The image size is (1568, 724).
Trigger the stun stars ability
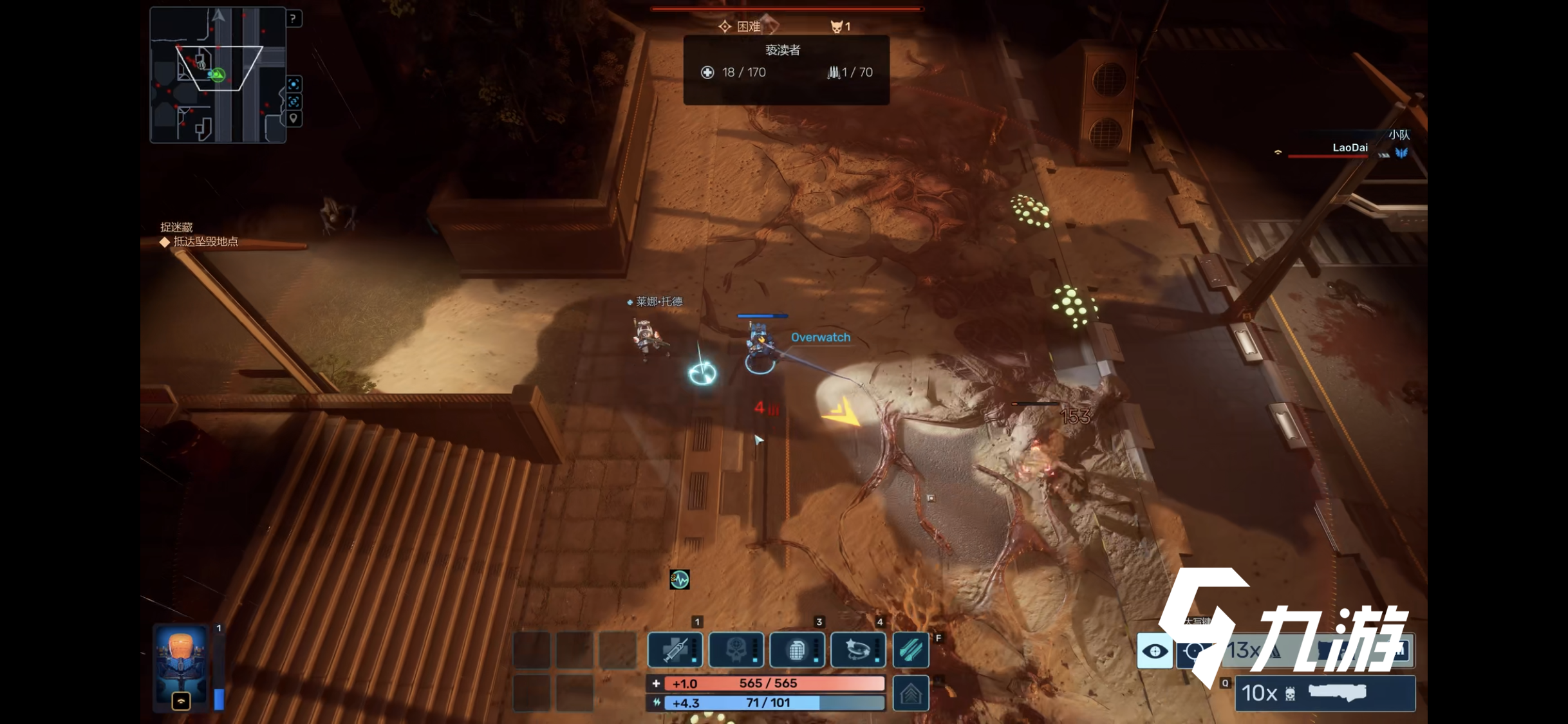(x=858, y=650)
